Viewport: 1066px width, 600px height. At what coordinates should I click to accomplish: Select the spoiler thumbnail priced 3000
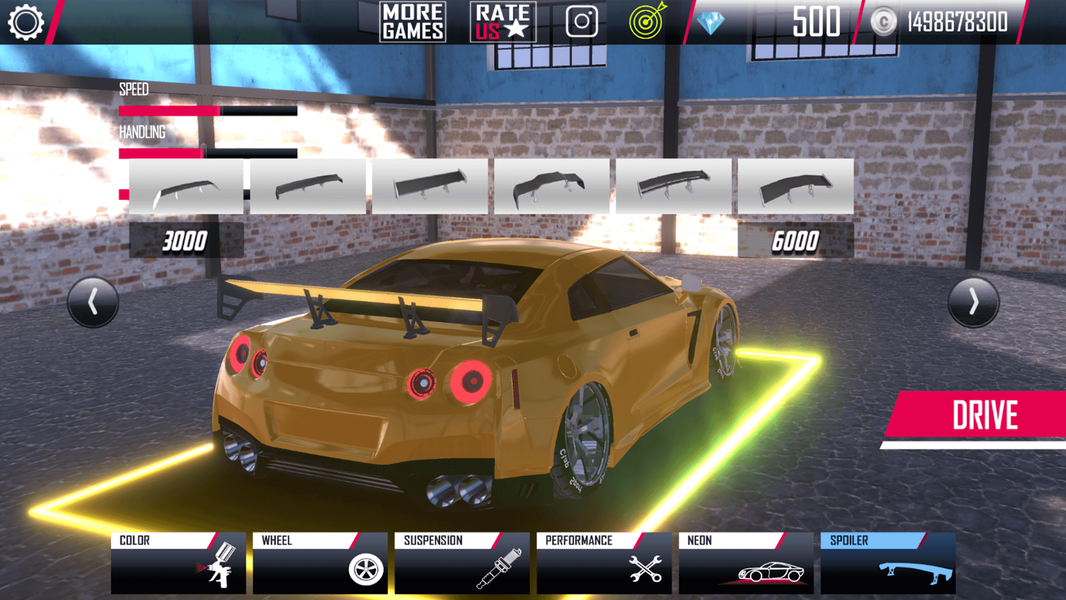186,186
